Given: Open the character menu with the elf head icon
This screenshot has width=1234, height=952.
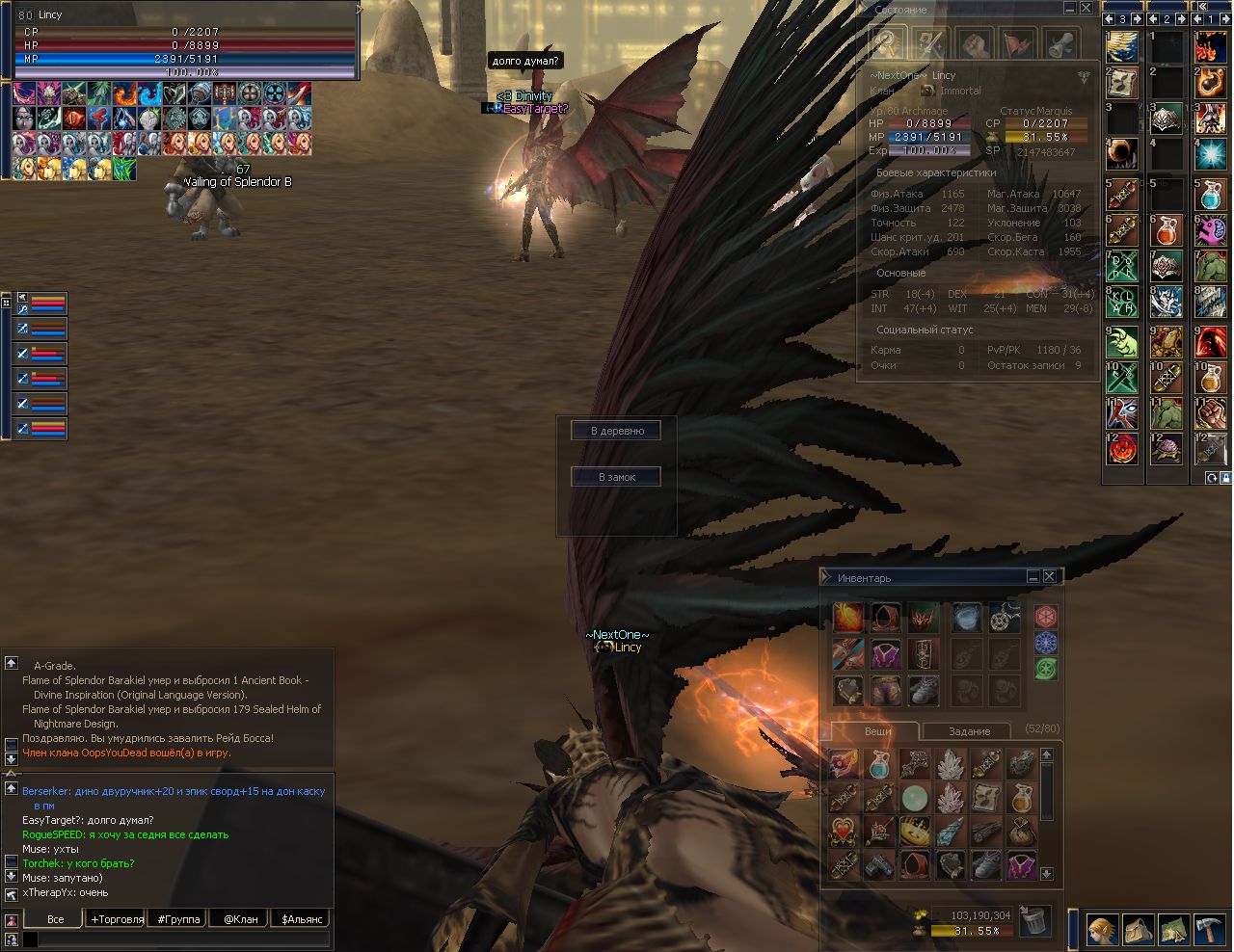Looking at the screenshot, I should coord(1104,930).
